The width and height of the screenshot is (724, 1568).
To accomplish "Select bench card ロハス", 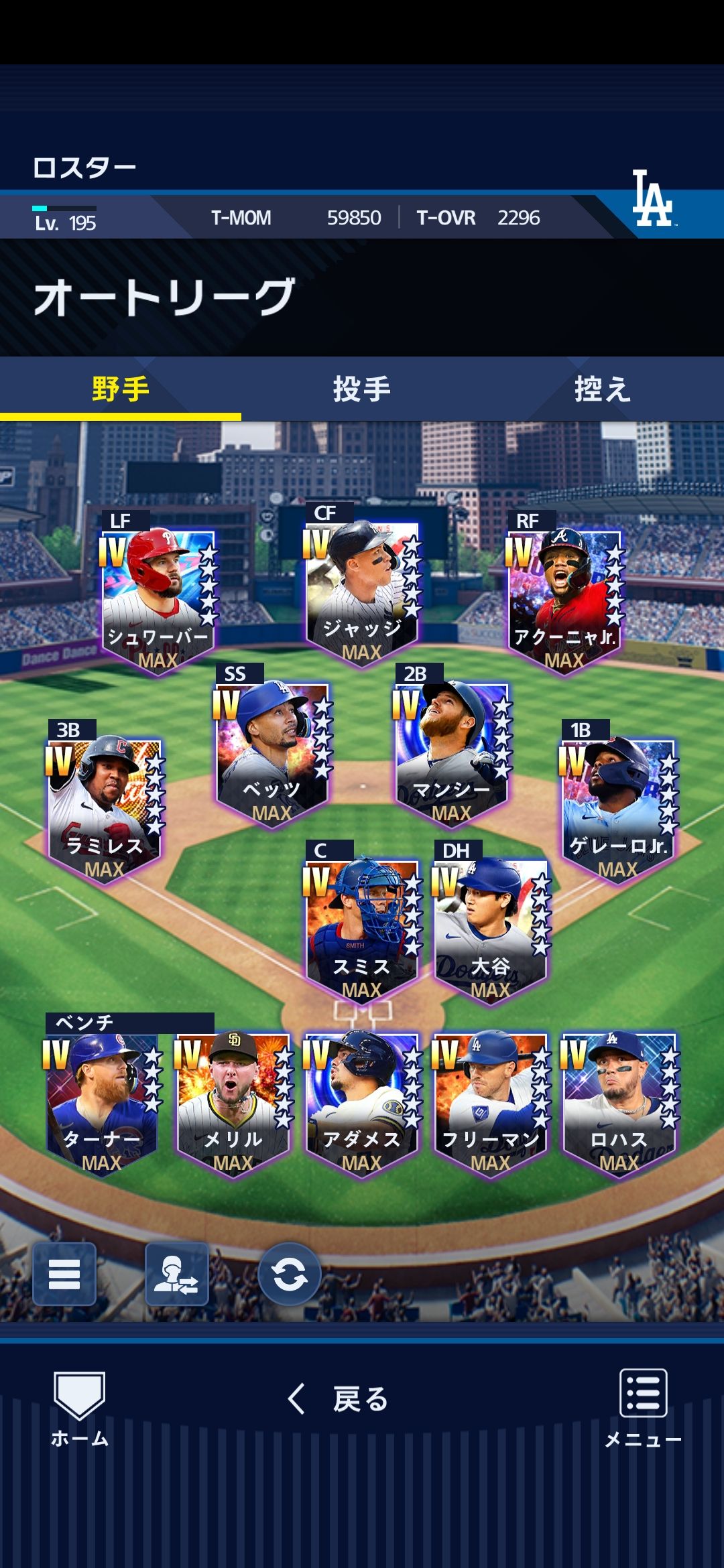I will coord(619,1102).
